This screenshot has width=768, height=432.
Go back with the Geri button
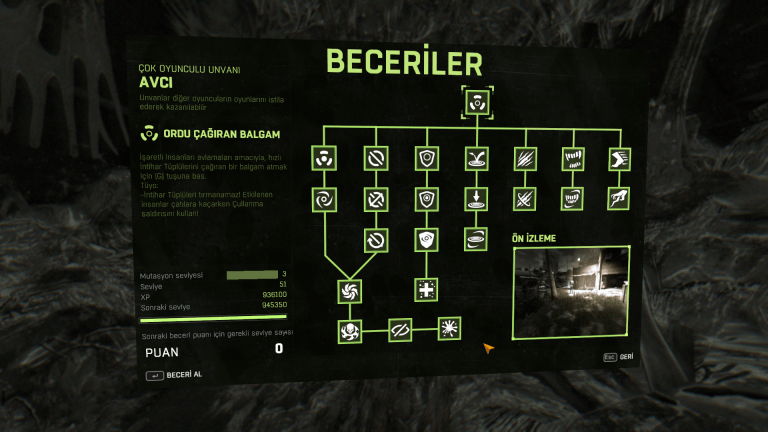pyautogui.click(x=618, y=356)
